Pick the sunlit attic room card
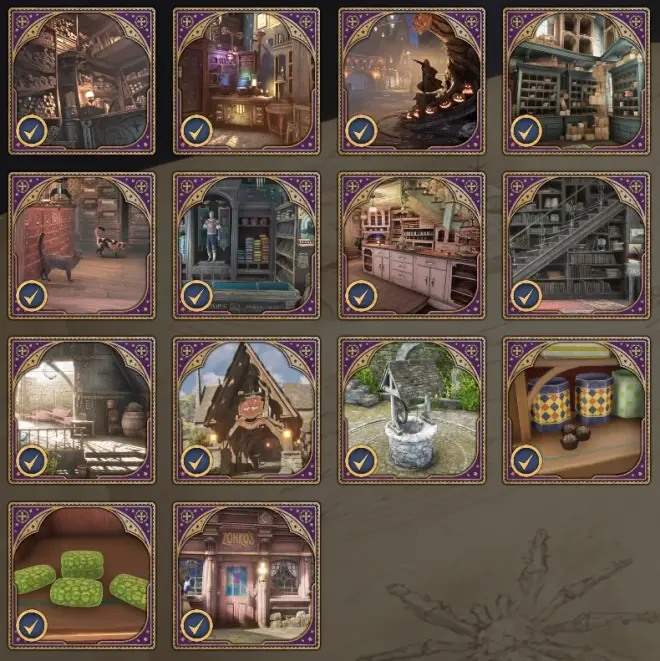This screenshot has height=661, width=660. tap(82, 410)
